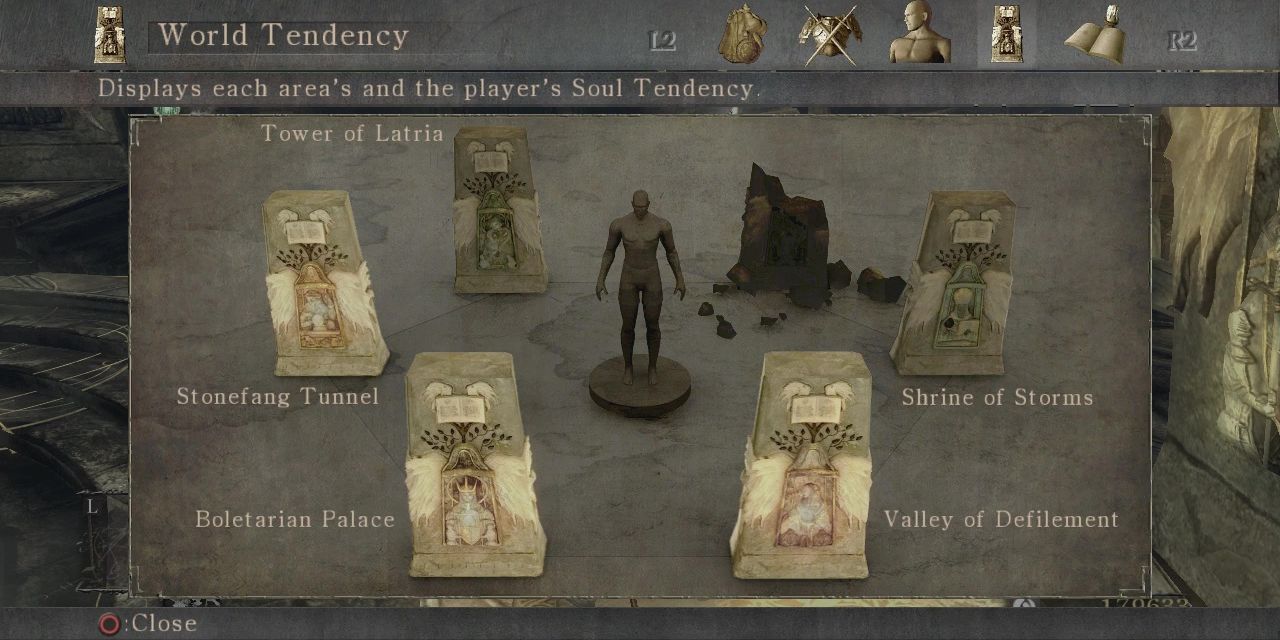
Task: Select the World Tendency archstone tab
Action: [x=1006, y=36]
